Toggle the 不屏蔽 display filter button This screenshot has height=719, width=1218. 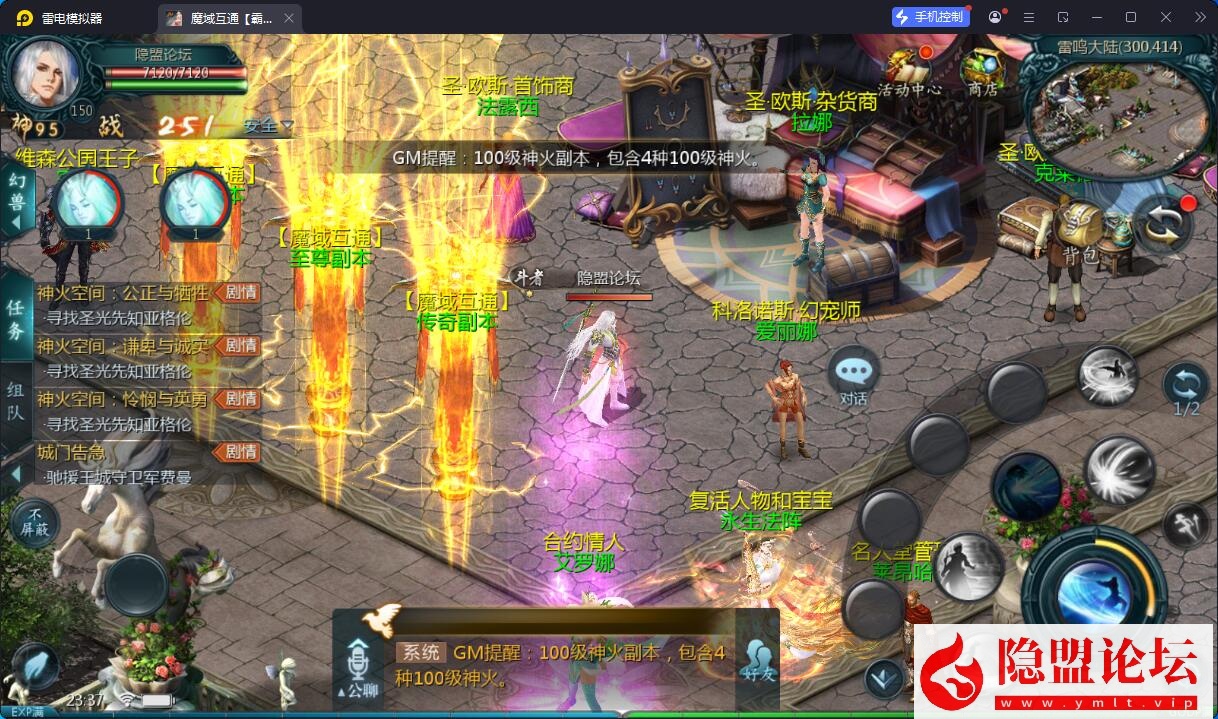point(36,521)
